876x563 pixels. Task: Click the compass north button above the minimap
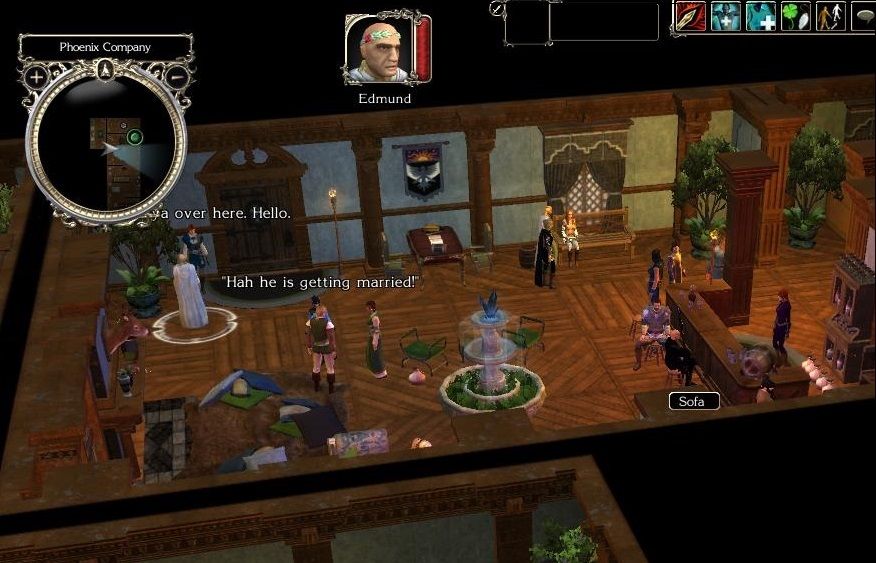[106, 70]
